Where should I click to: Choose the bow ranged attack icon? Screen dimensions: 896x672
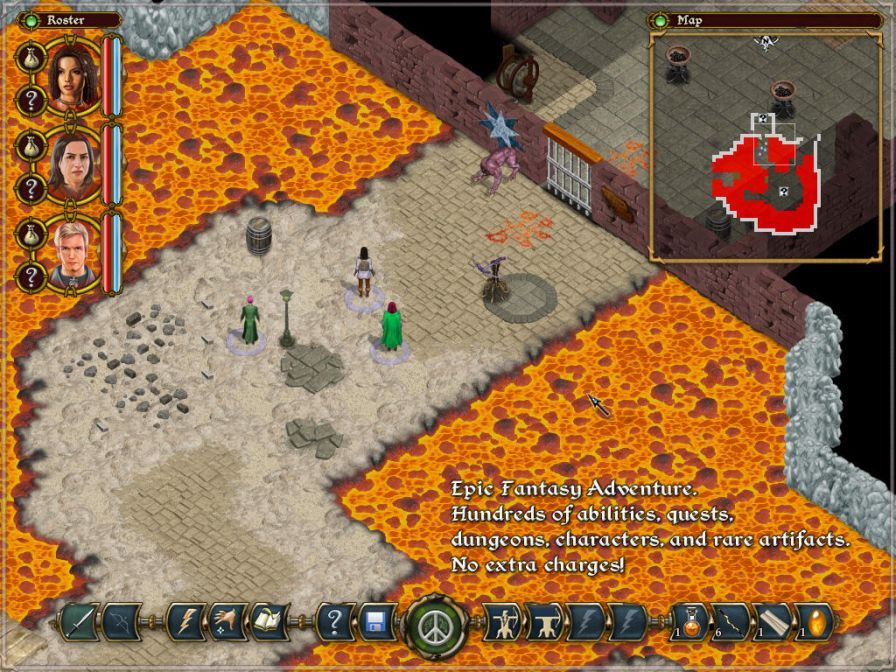tap(118, 622)
